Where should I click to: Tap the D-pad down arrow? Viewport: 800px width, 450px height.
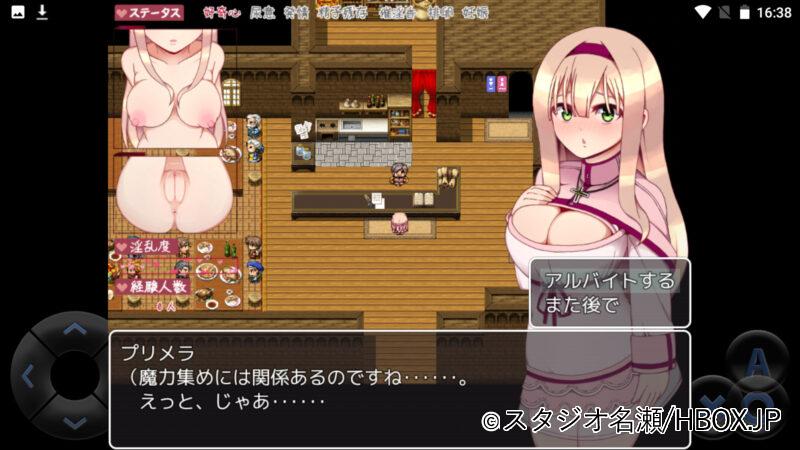tap(74, 422)
